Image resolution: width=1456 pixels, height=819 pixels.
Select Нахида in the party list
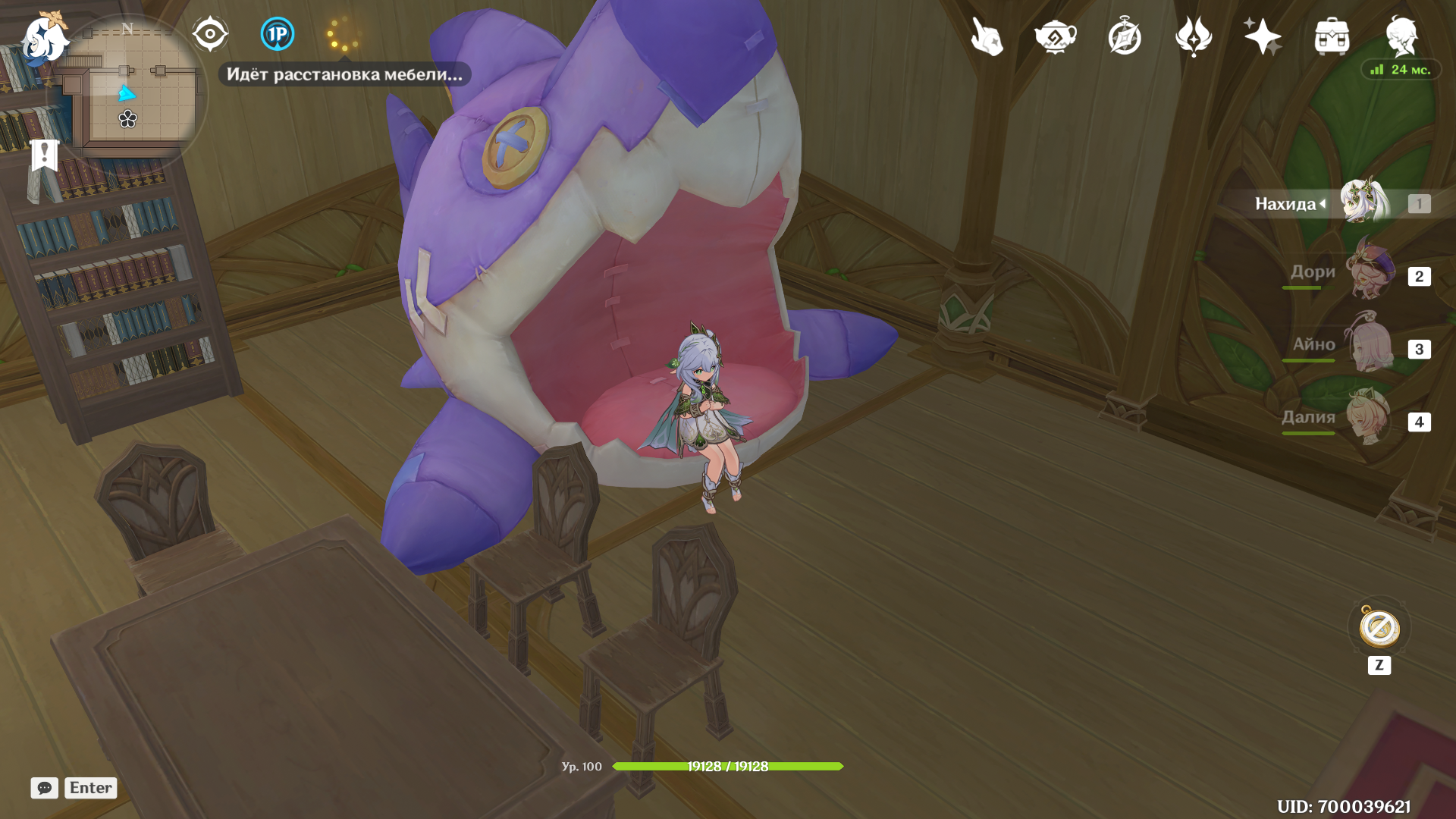tap(1363, 203)
